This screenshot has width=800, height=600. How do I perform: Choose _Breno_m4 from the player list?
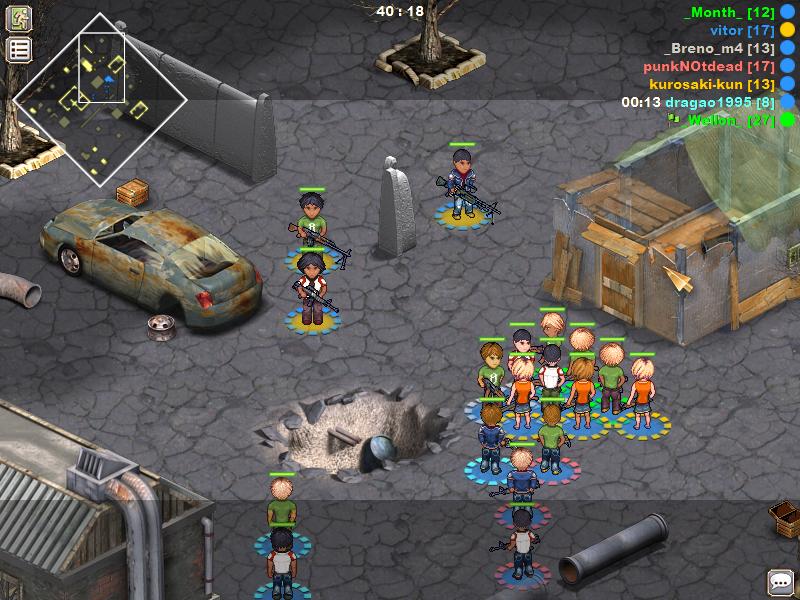coord(719,48)
